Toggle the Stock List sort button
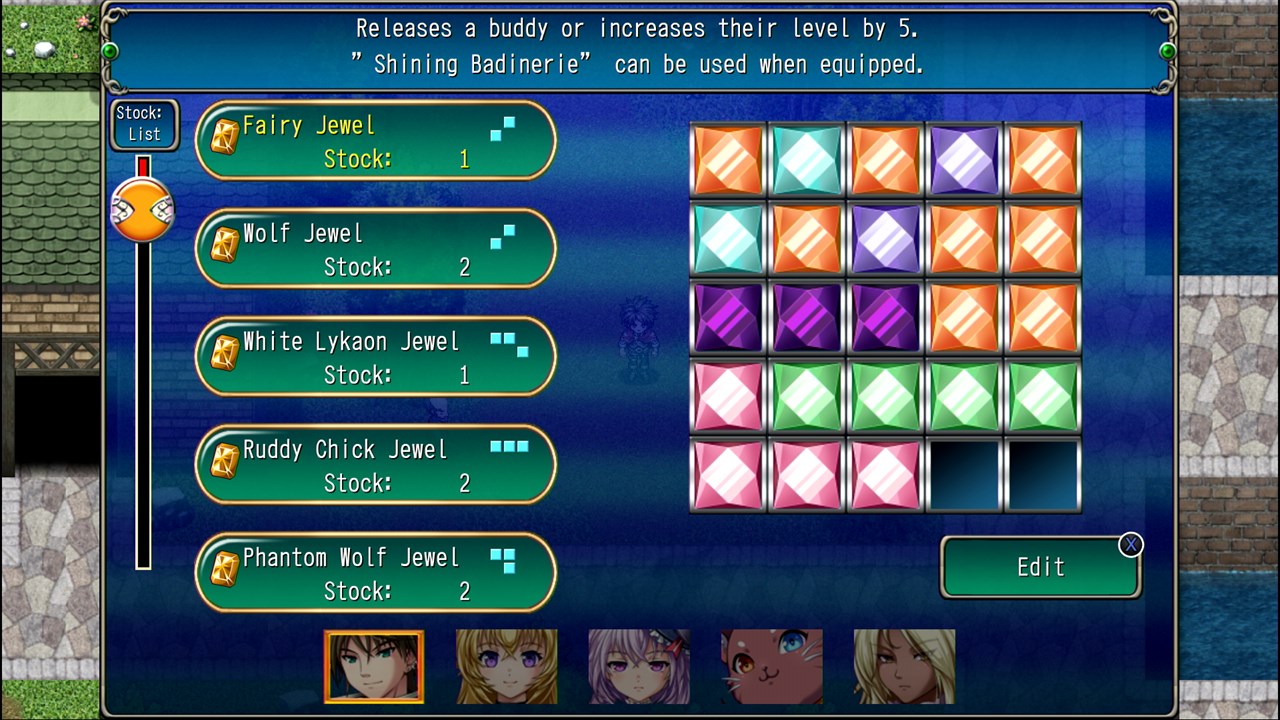The width and height of the screenshot is (1280, 720). click(144, 124)
